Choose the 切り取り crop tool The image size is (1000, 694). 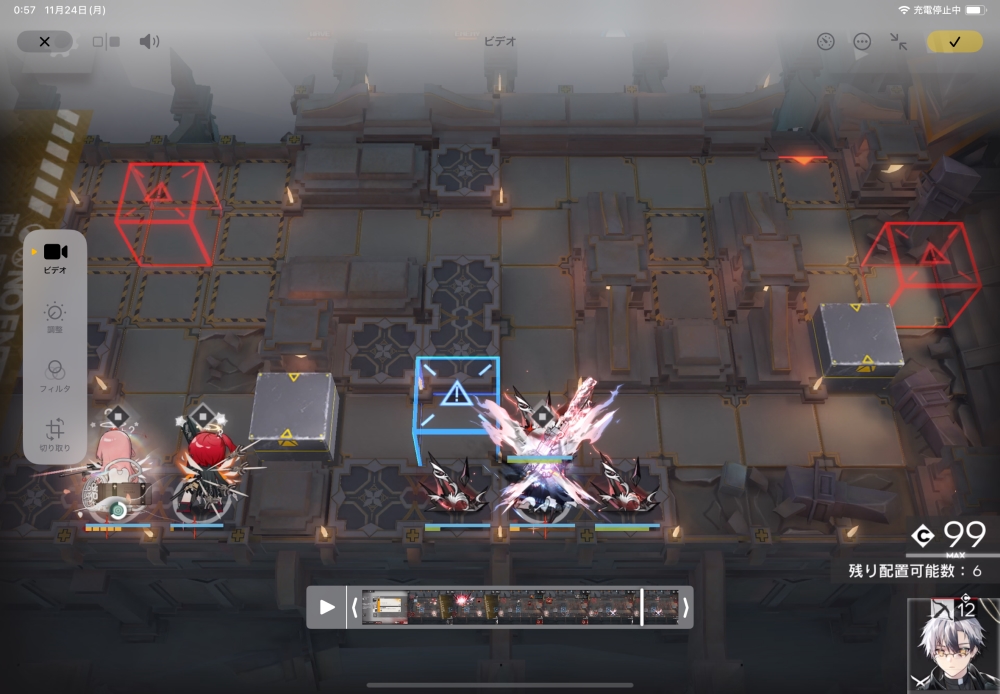(x=55, y=434)
